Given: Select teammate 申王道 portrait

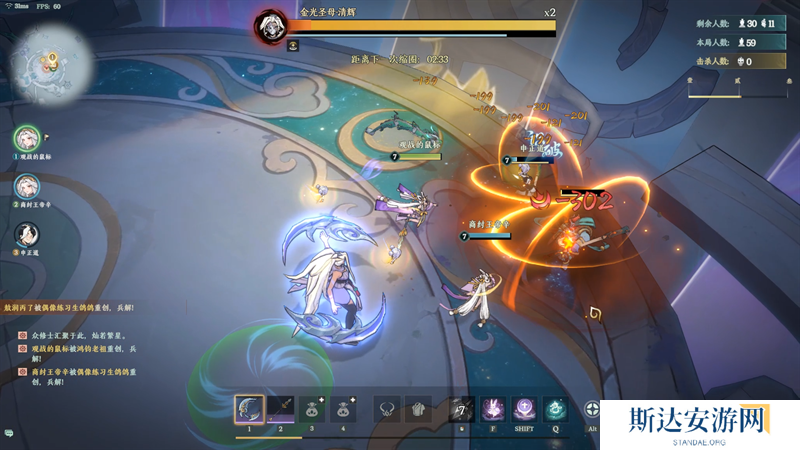Looking at the screenshot, I should [27, 234].
